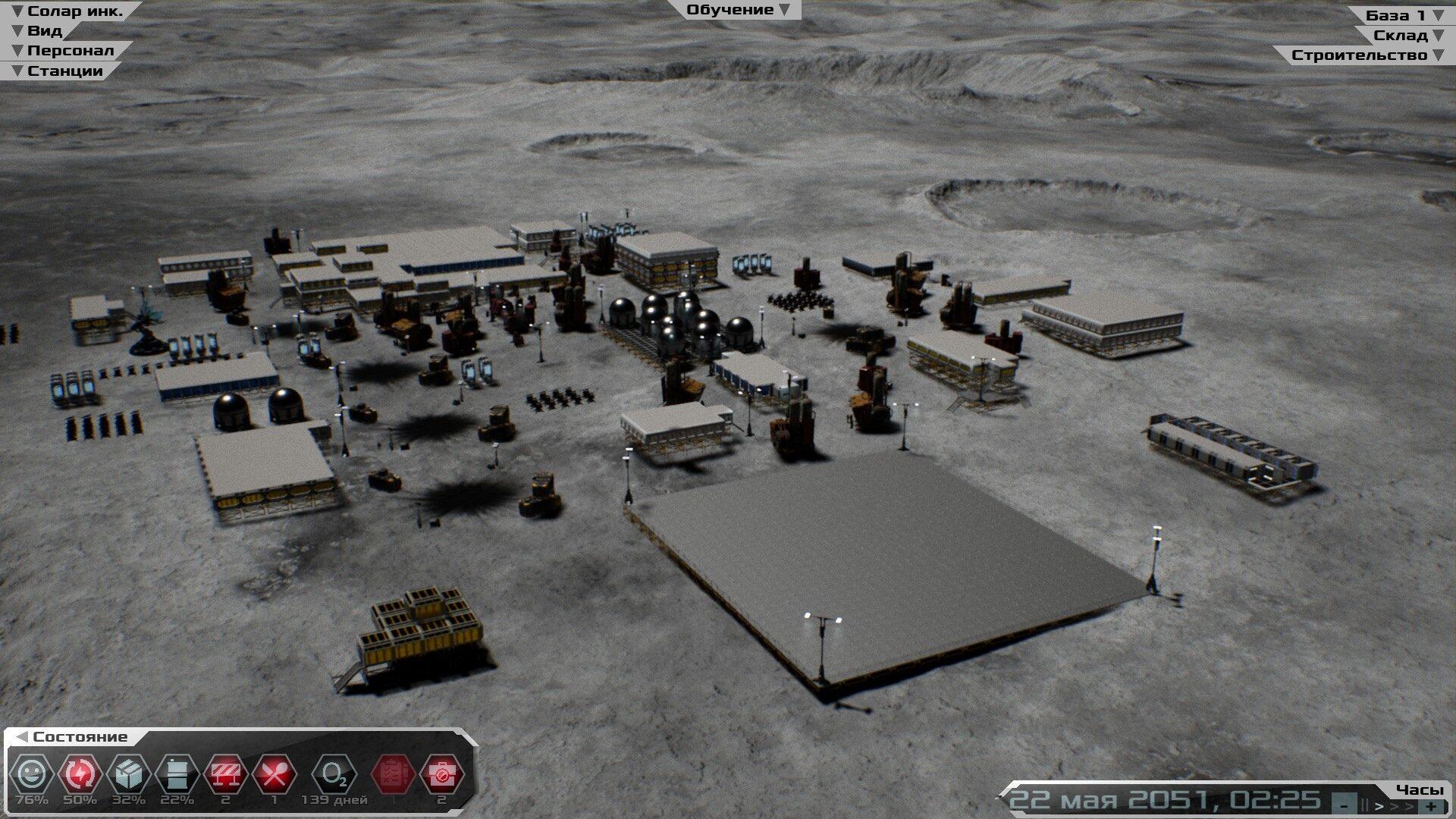Select the База 1 base dropdown
This screenshot has width=1456, height=819.
click(1404, 15)
